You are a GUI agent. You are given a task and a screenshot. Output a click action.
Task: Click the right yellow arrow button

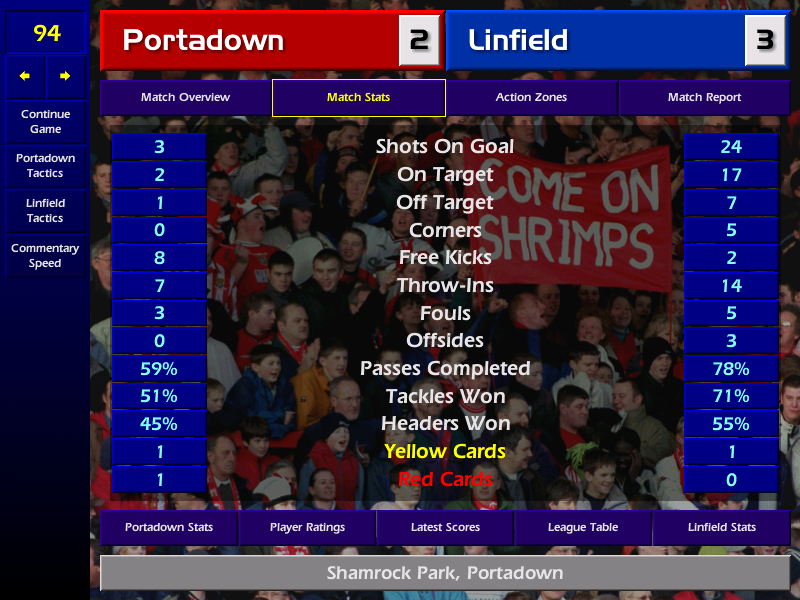66,76
